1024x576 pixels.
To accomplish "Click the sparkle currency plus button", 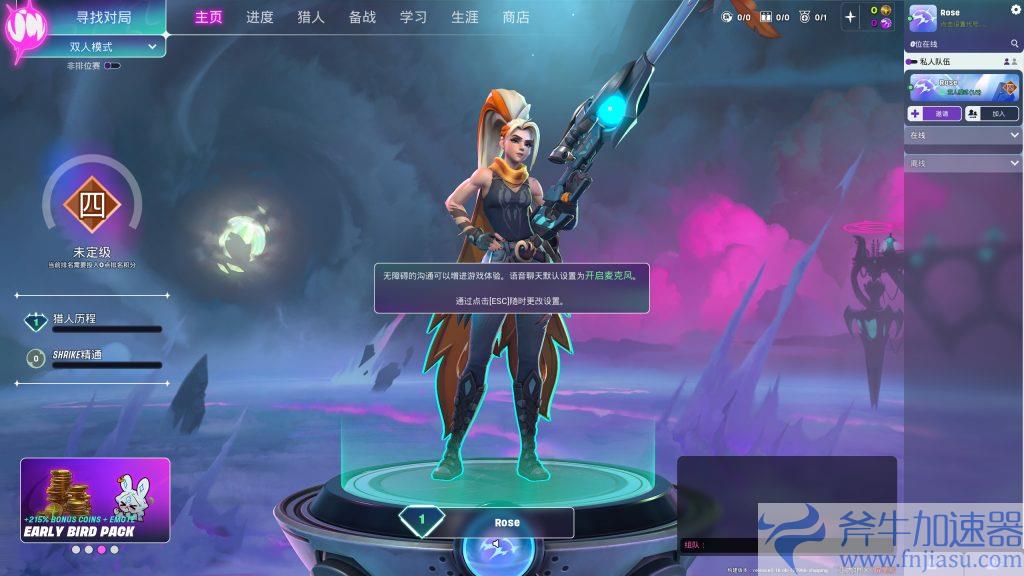I will point(851,16).
